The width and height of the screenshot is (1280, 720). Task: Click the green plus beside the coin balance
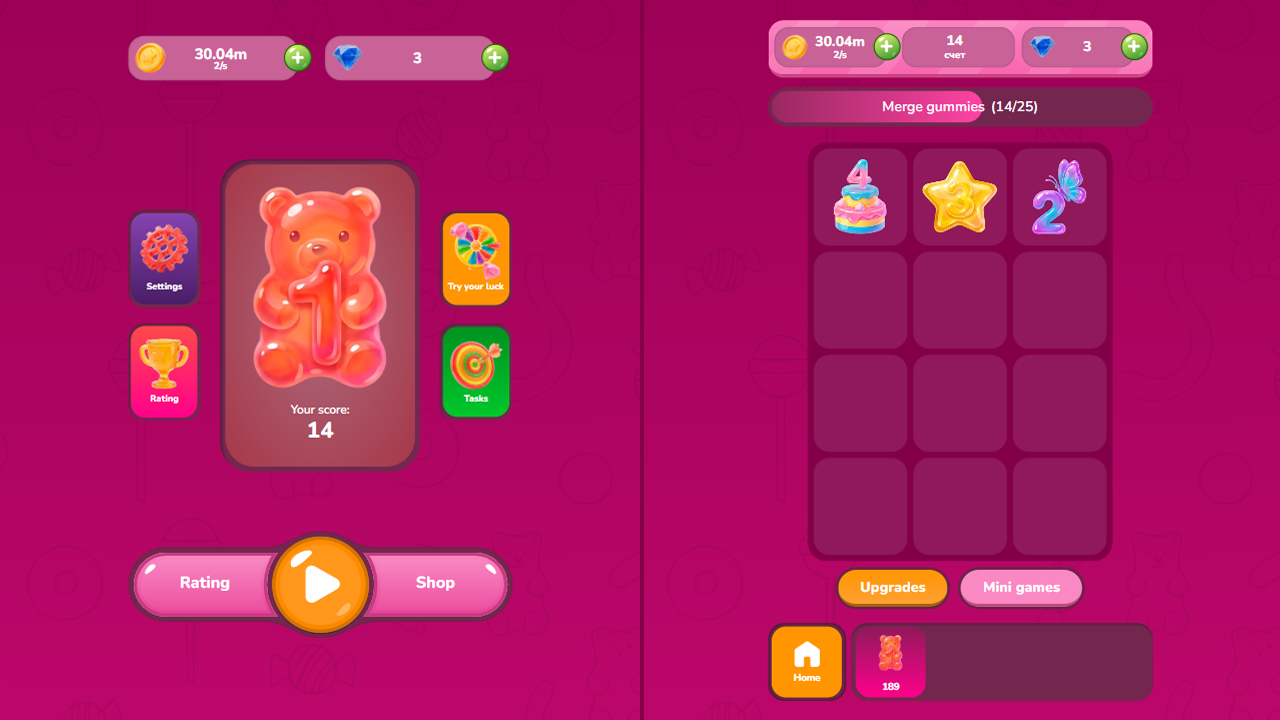296,58
